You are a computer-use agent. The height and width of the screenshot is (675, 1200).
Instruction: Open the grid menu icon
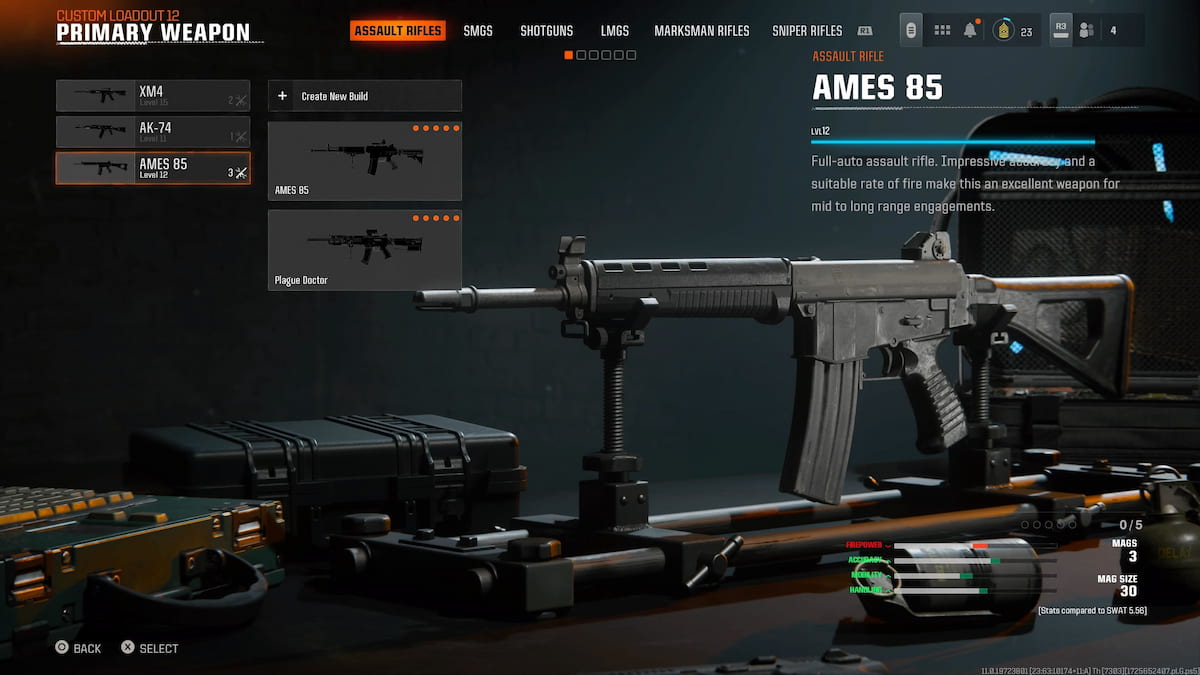click(x=942, y=31)
